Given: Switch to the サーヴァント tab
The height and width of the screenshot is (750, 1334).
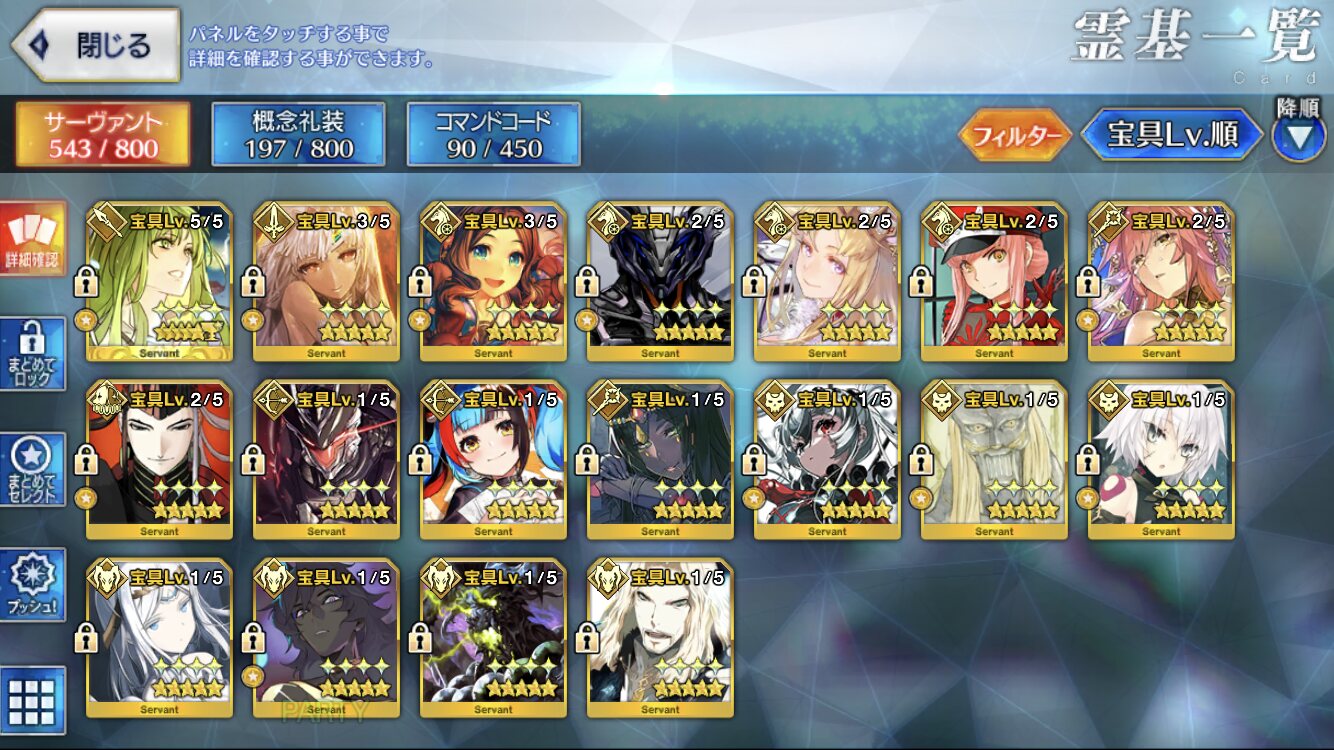Looking at the screenshot, I should 102,134.
